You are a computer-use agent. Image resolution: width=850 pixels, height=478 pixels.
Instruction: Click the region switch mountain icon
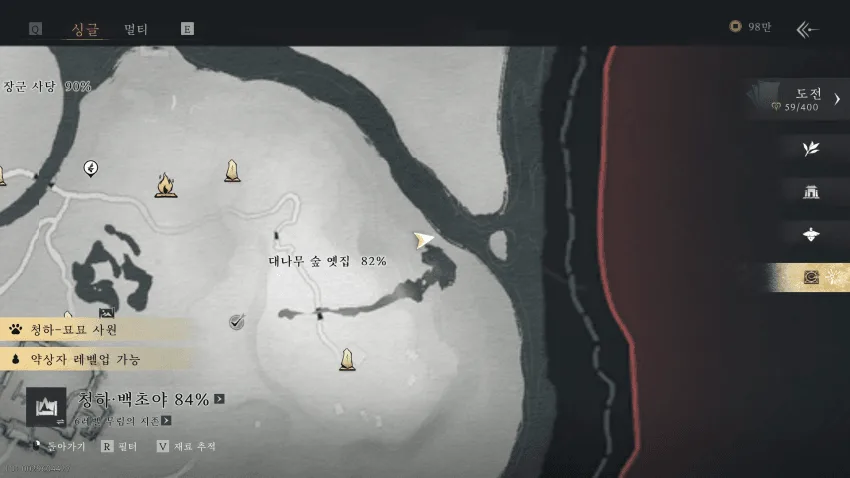47,406
